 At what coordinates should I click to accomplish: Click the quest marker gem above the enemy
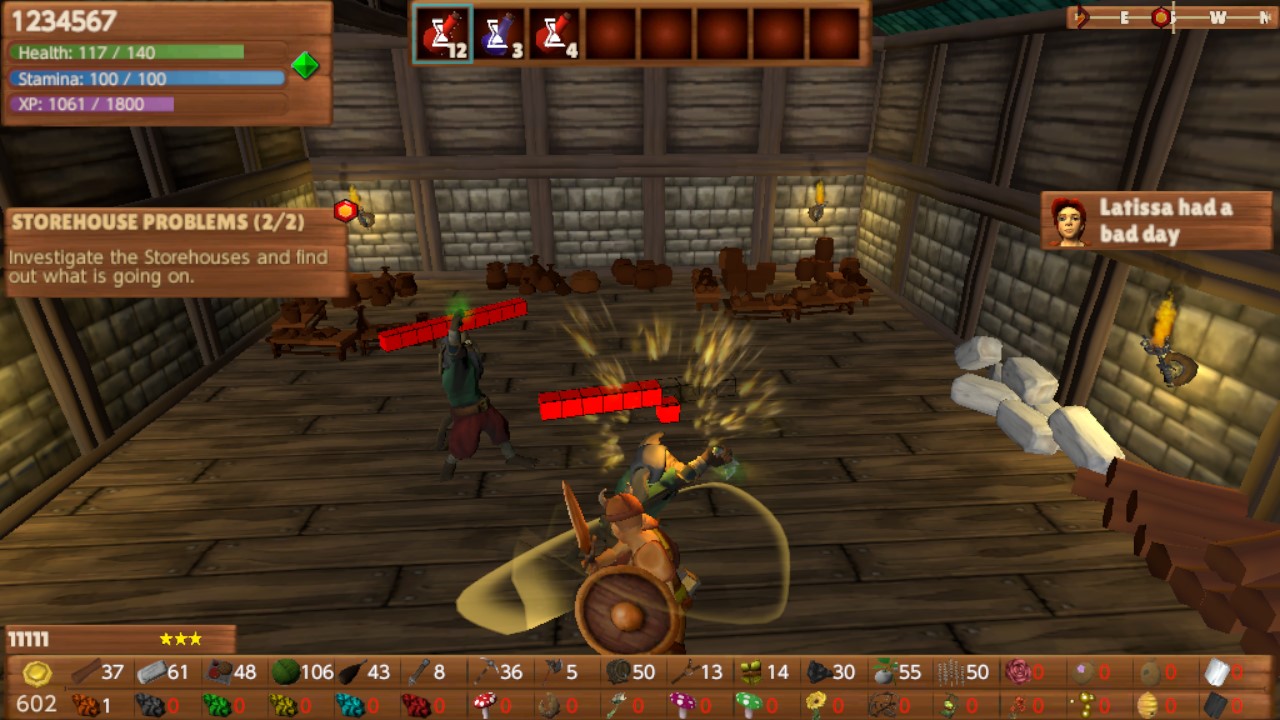(345, 210)
